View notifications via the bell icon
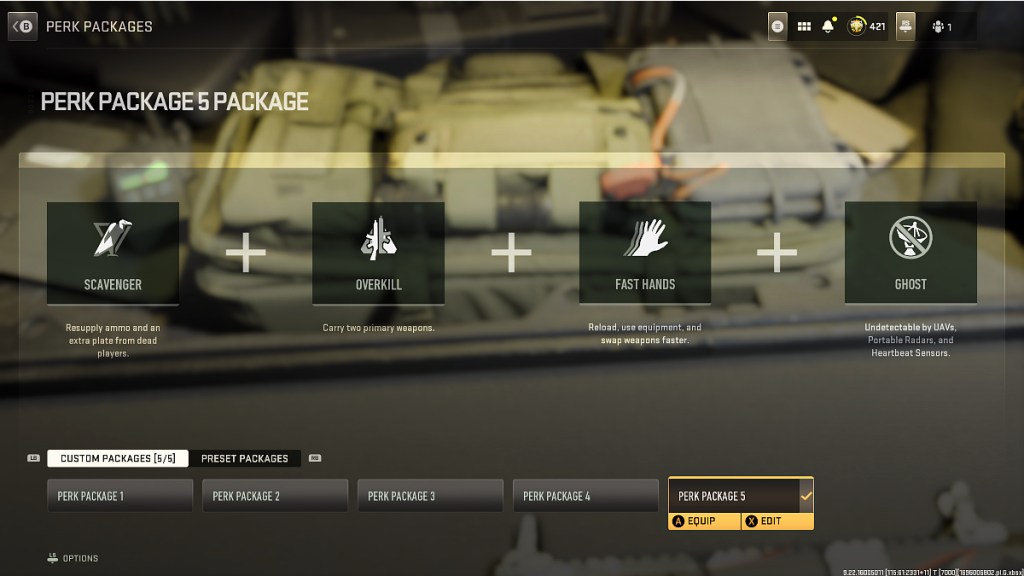Image resolution: width=1024 pixels, height=576 pixels. pos(828,26)
